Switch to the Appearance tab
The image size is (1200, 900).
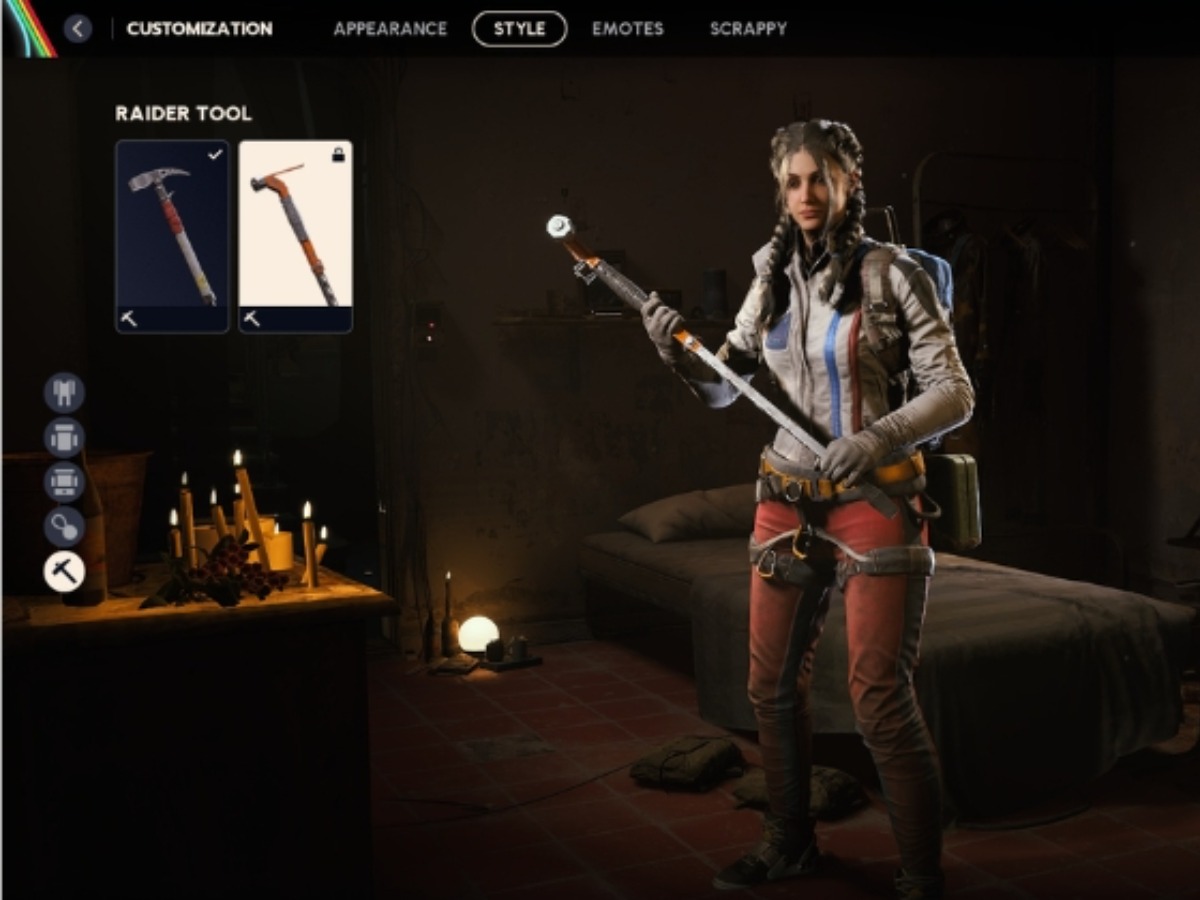coord(390,29)
